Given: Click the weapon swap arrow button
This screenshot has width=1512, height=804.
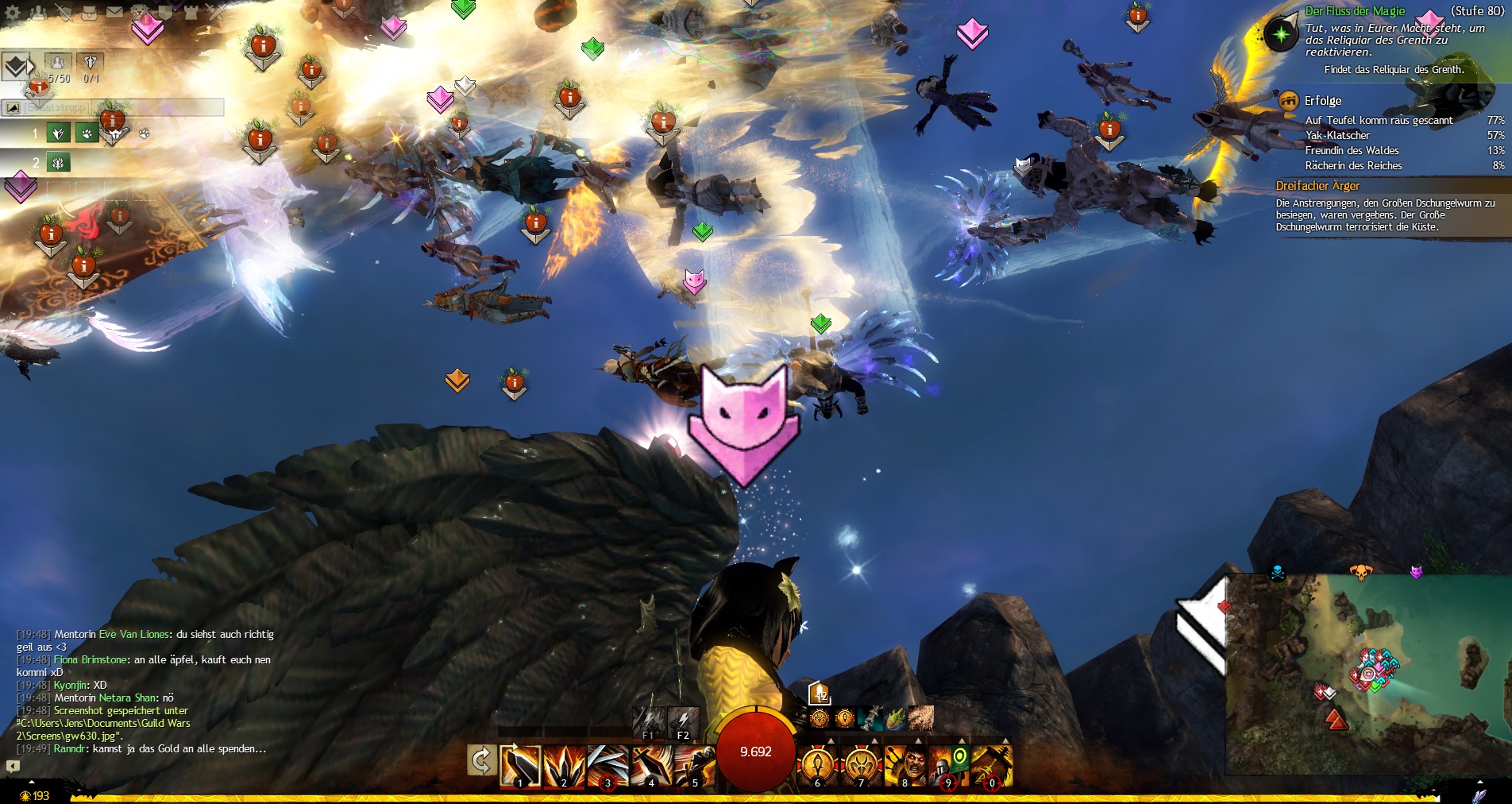Looking at the screenshot, I should (x=480, y=760).
